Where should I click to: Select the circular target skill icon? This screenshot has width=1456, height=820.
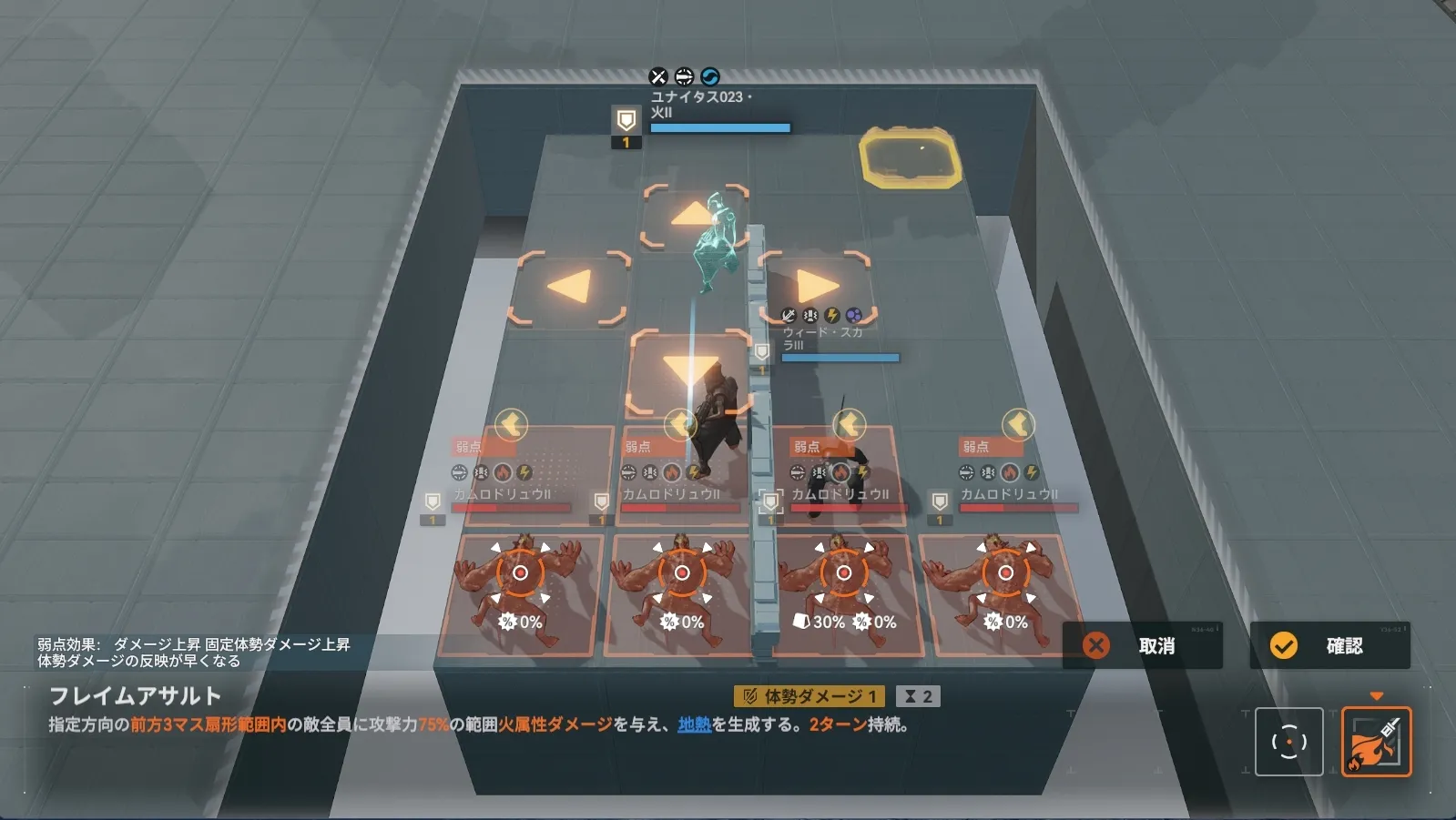[x=1288, y=742]
